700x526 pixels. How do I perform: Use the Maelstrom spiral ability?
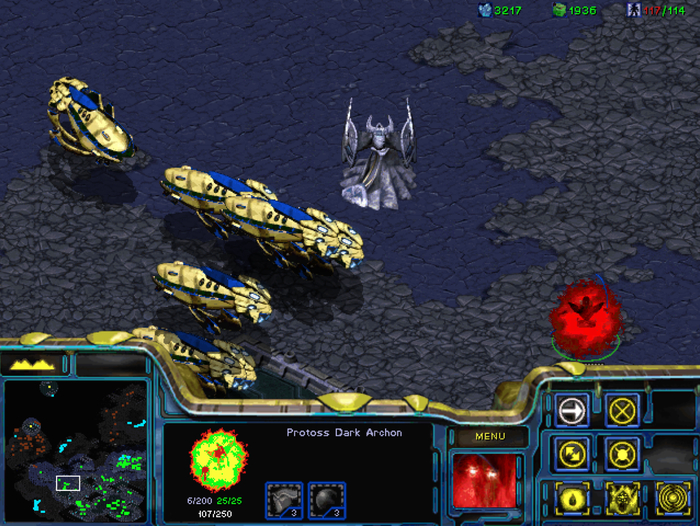(672, 496)
